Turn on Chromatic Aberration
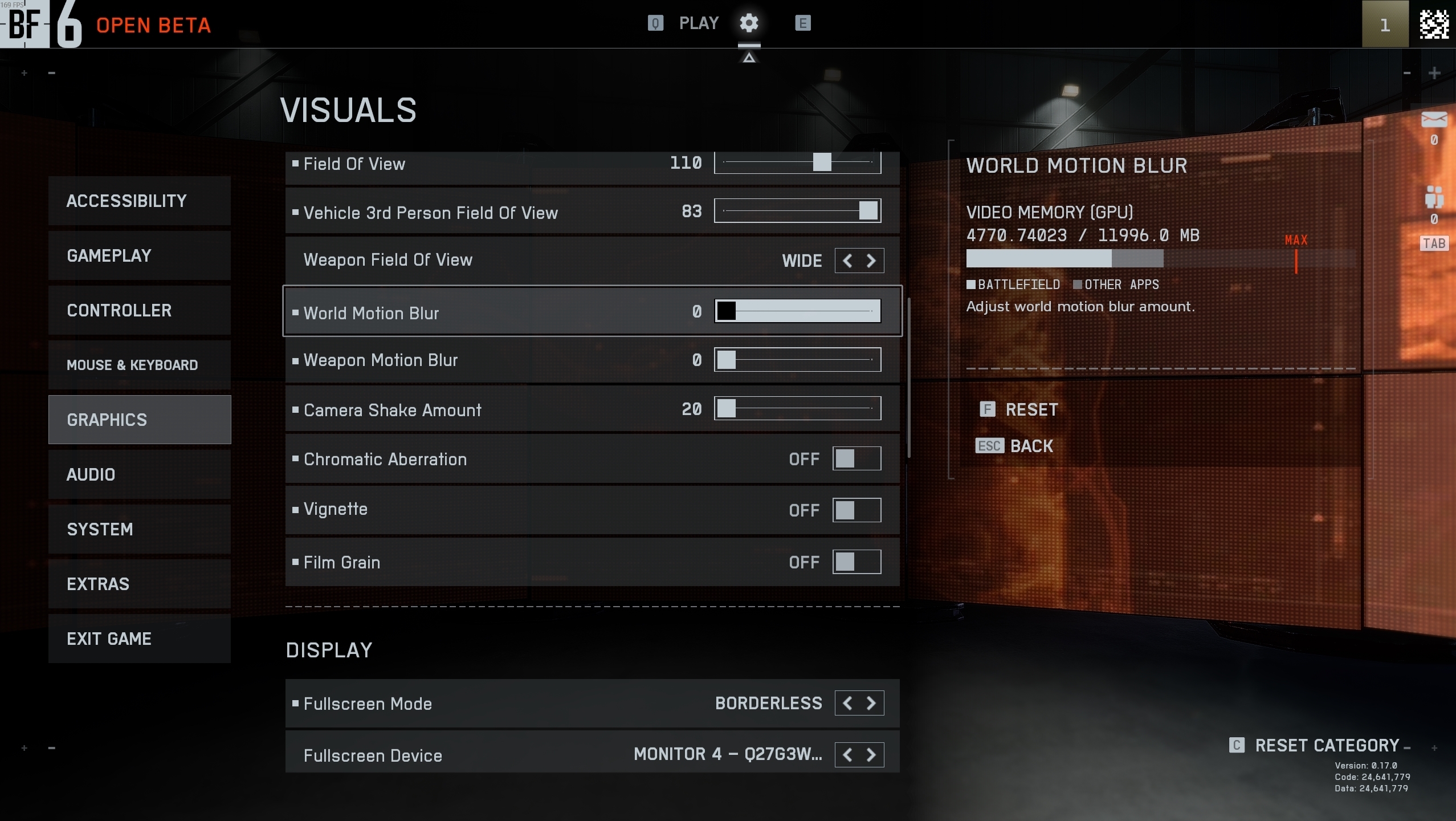 point(856,458)
